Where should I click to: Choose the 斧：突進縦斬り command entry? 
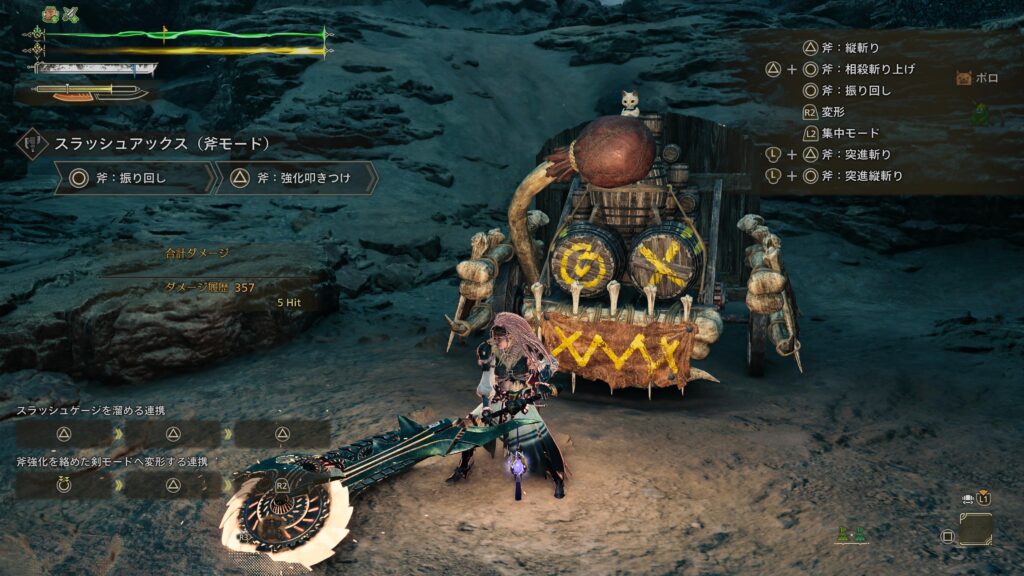point(860,176)
